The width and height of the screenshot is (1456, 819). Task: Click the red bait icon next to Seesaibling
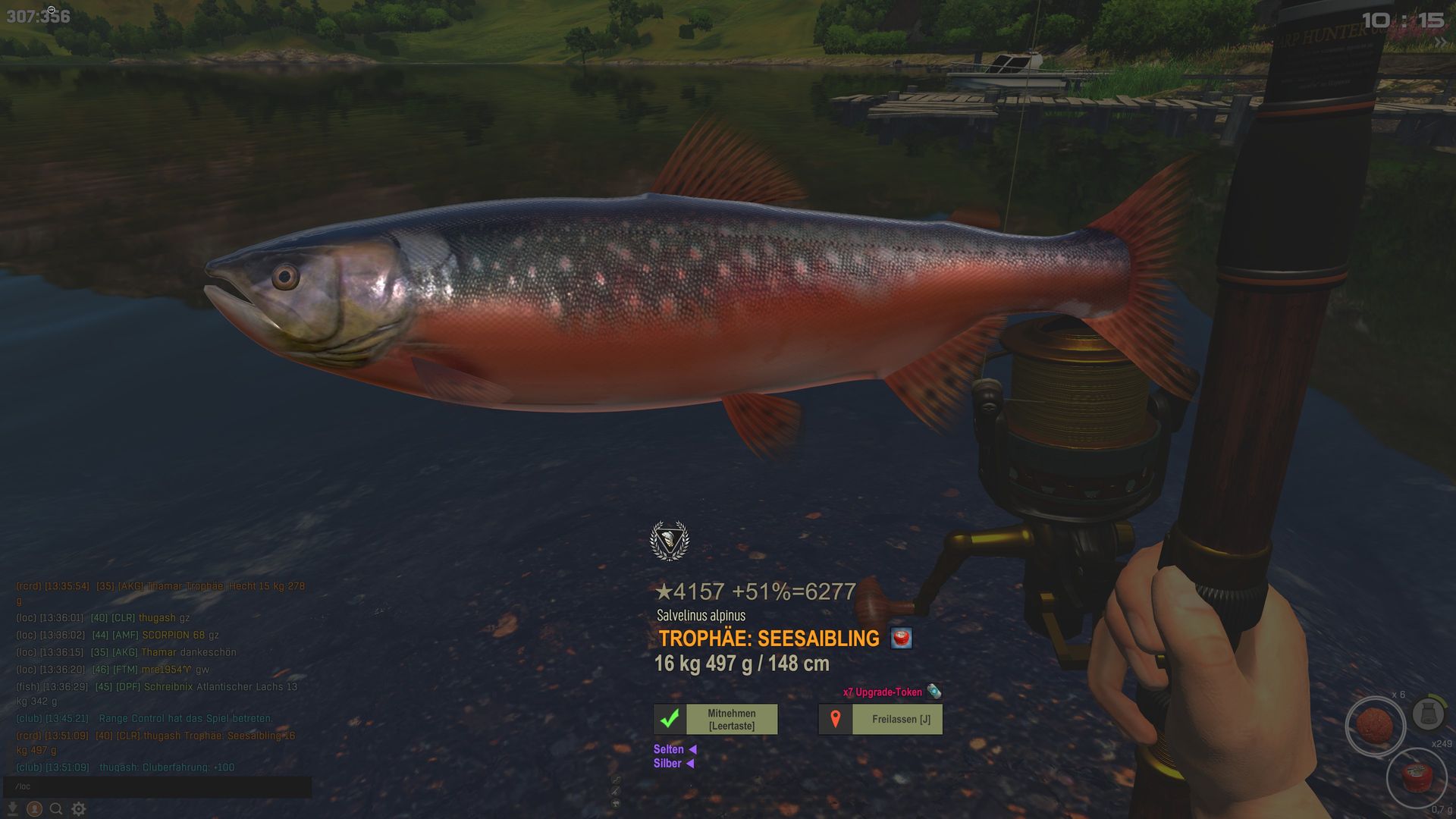point(901,639)
